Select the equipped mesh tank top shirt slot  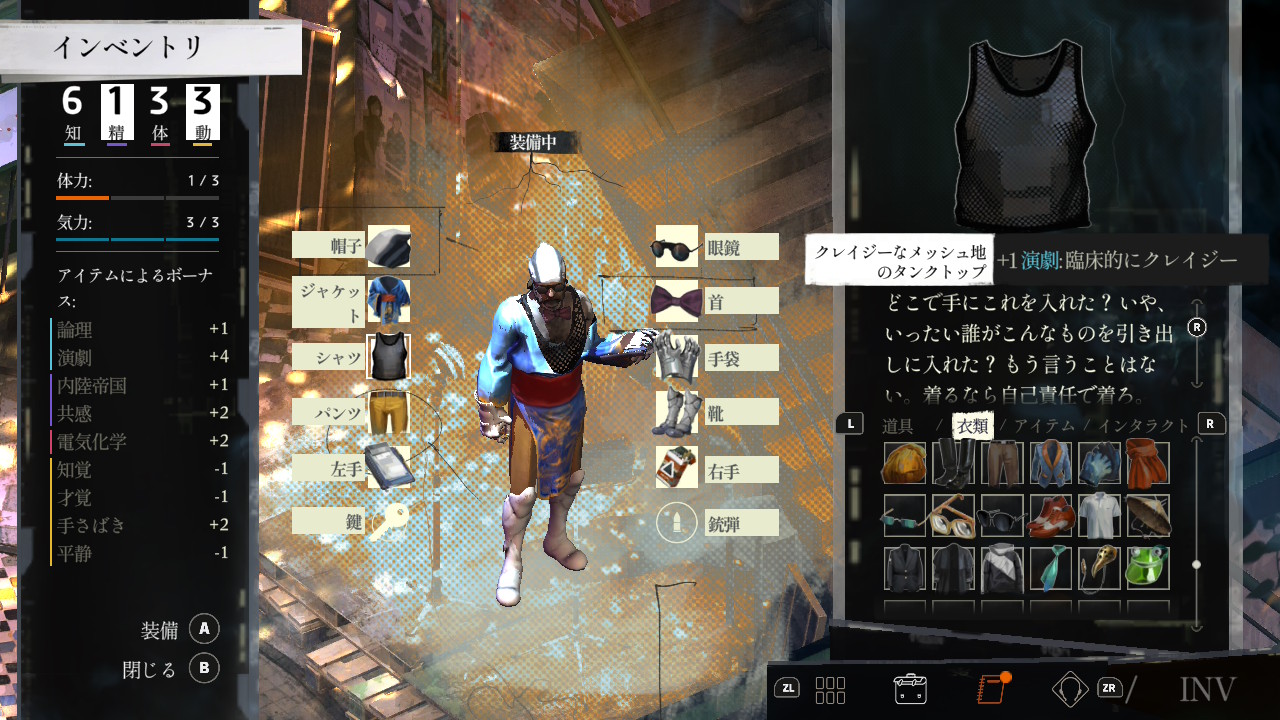click(x=388, y=357)
